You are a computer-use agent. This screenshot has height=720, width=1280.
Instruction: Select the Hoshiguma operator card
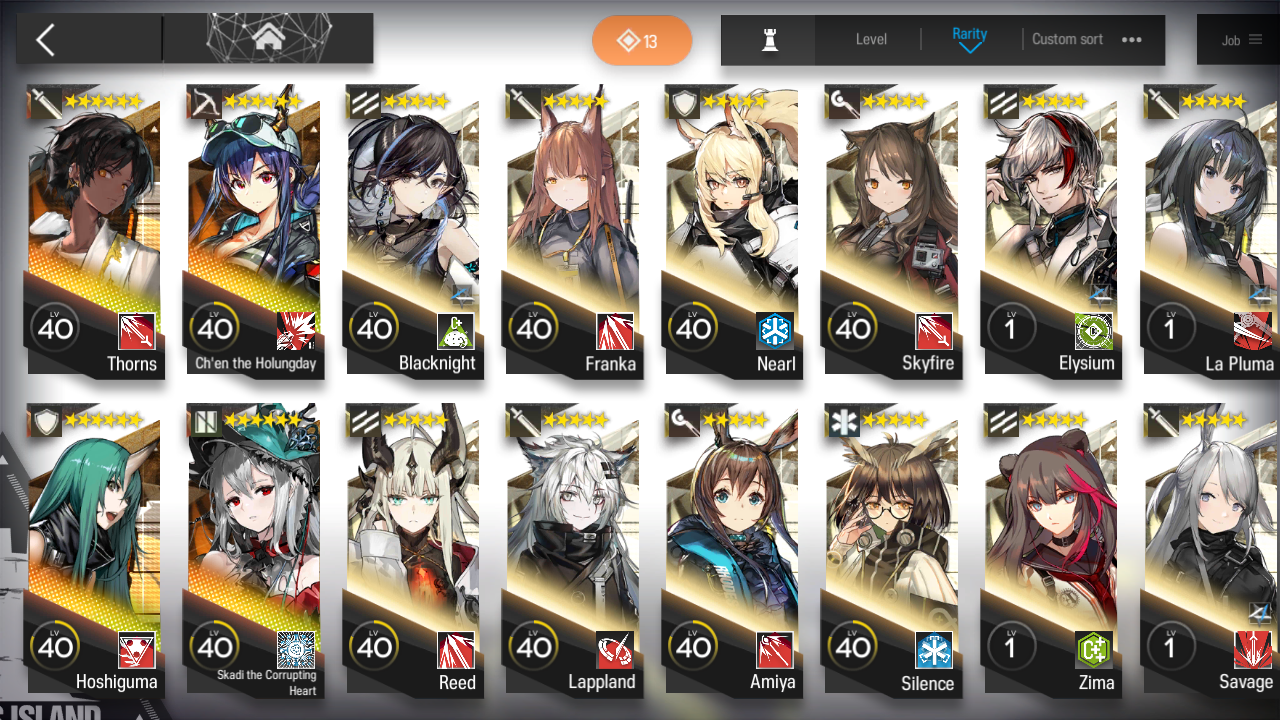click(94, 550)
